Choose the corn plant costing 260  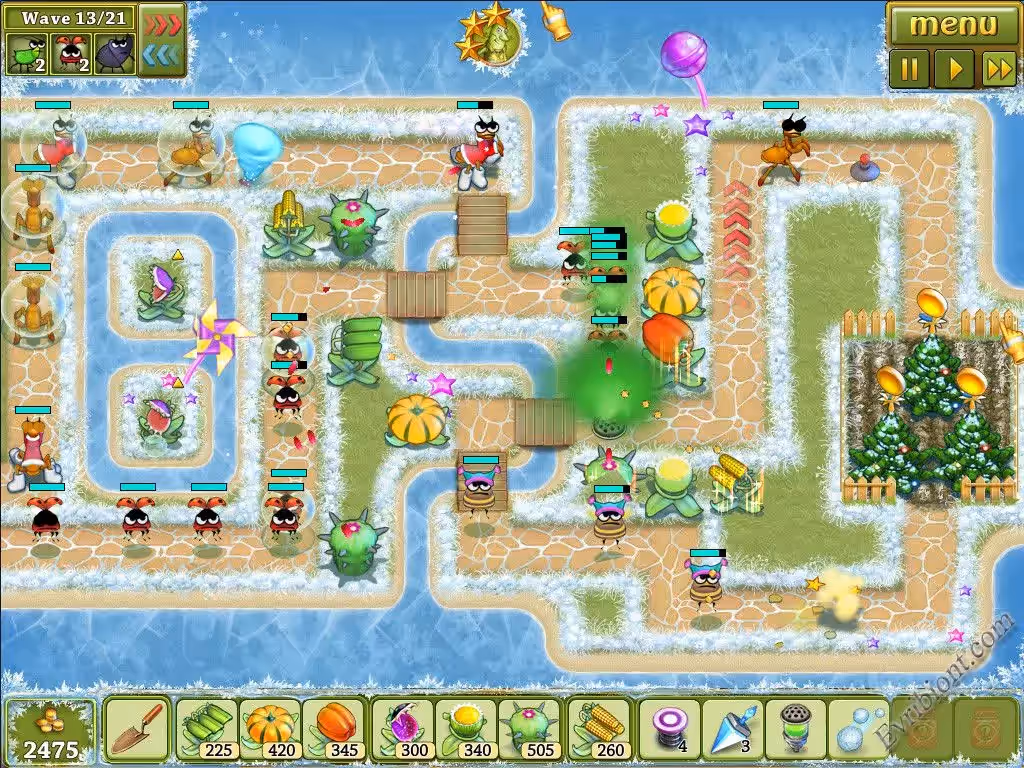click(599, 729)
